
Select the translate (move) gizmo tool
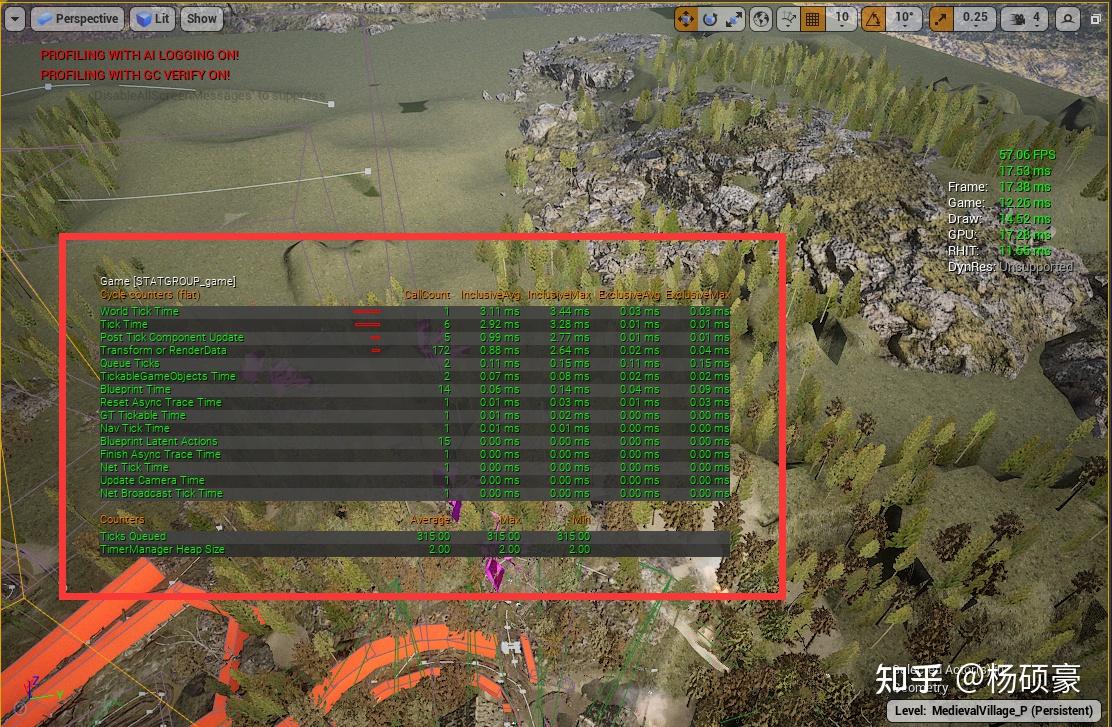click(686, 18)
